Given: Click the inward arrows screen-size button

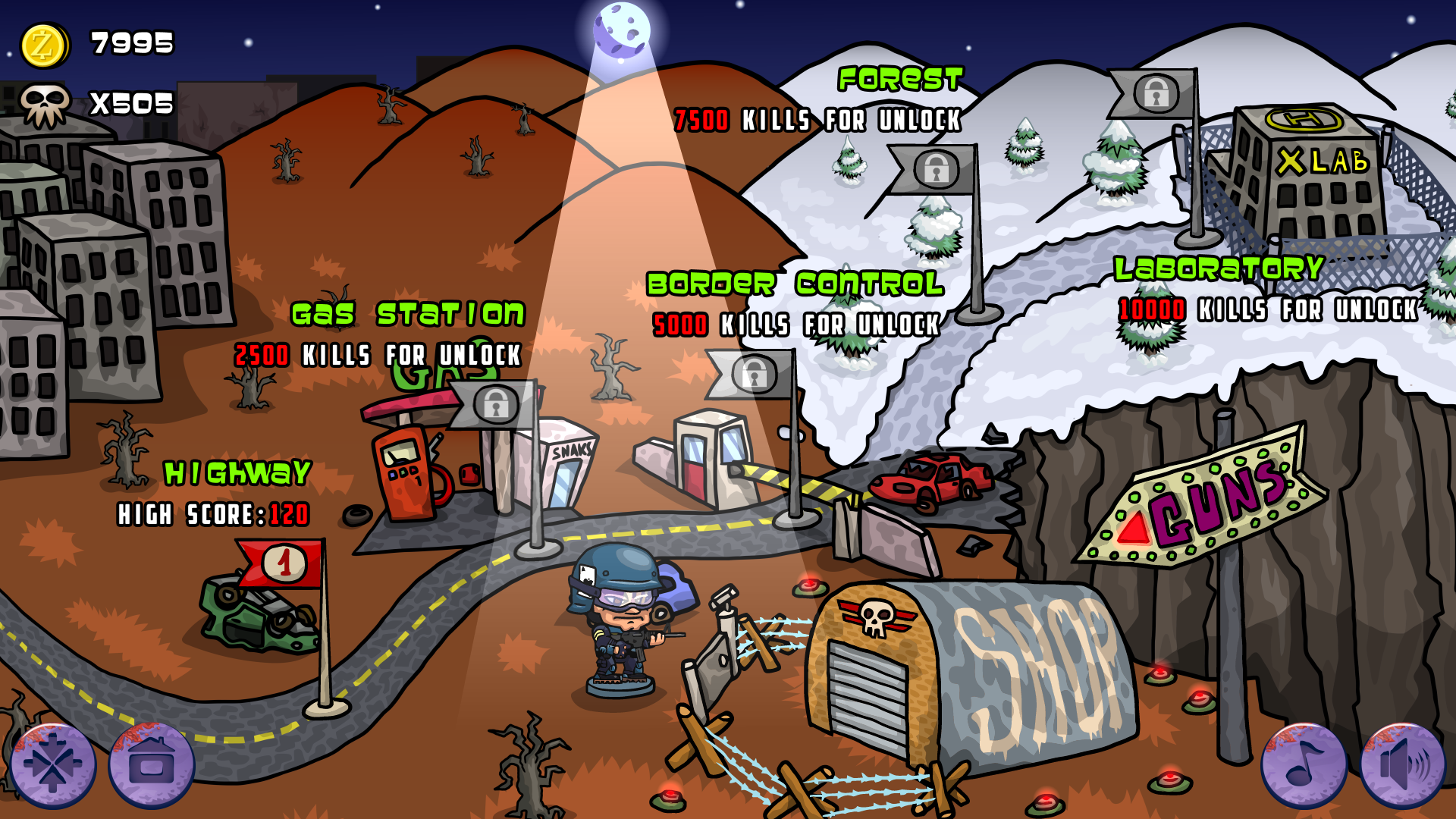Looking at the screenshot, I should (x=53, y=764).
